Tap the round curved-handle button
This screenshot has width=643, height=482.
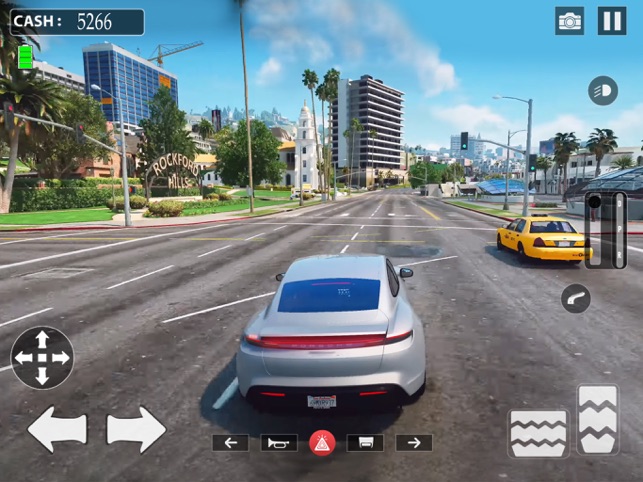coord(576,298)
